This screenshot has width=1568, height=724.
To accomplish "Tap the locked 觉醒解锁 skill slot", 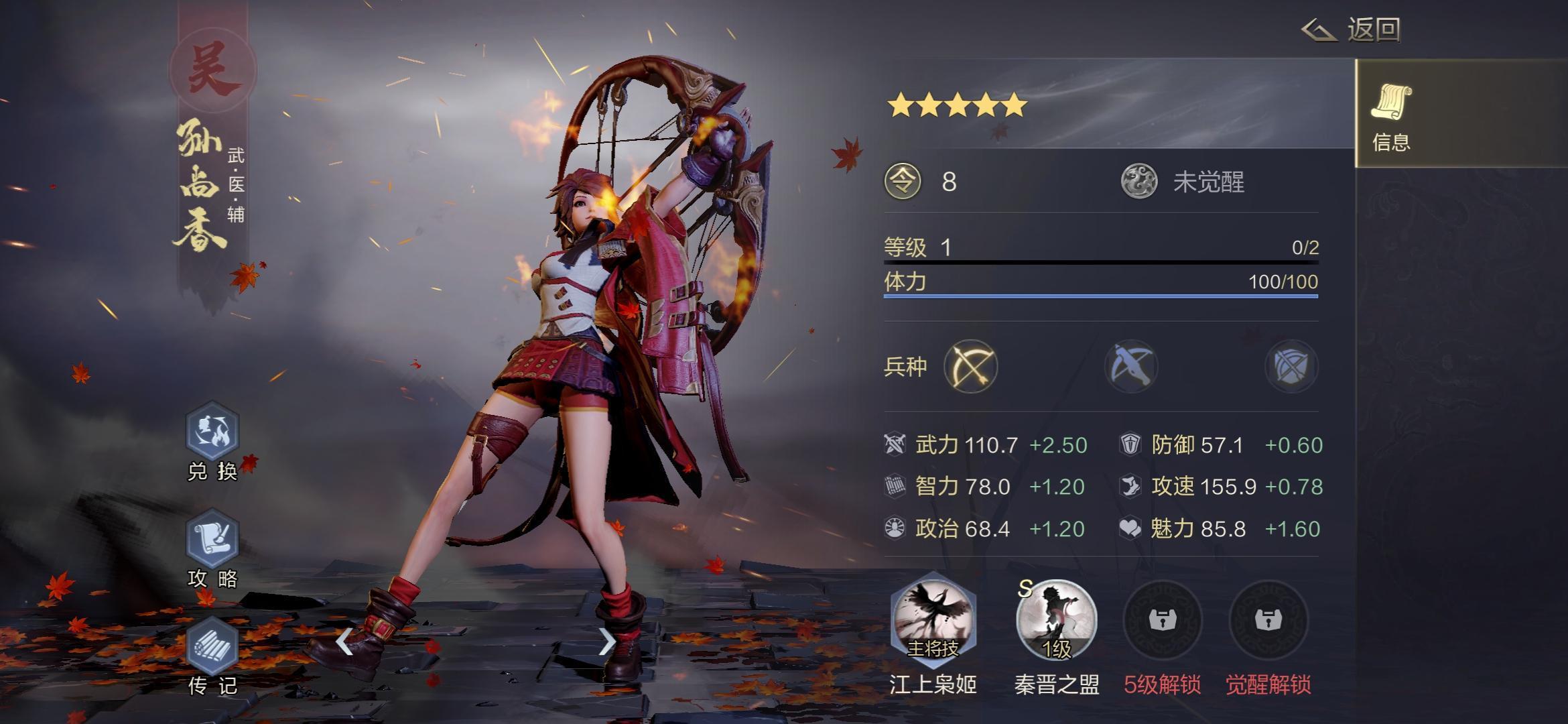I will [x=1268, y=620].
